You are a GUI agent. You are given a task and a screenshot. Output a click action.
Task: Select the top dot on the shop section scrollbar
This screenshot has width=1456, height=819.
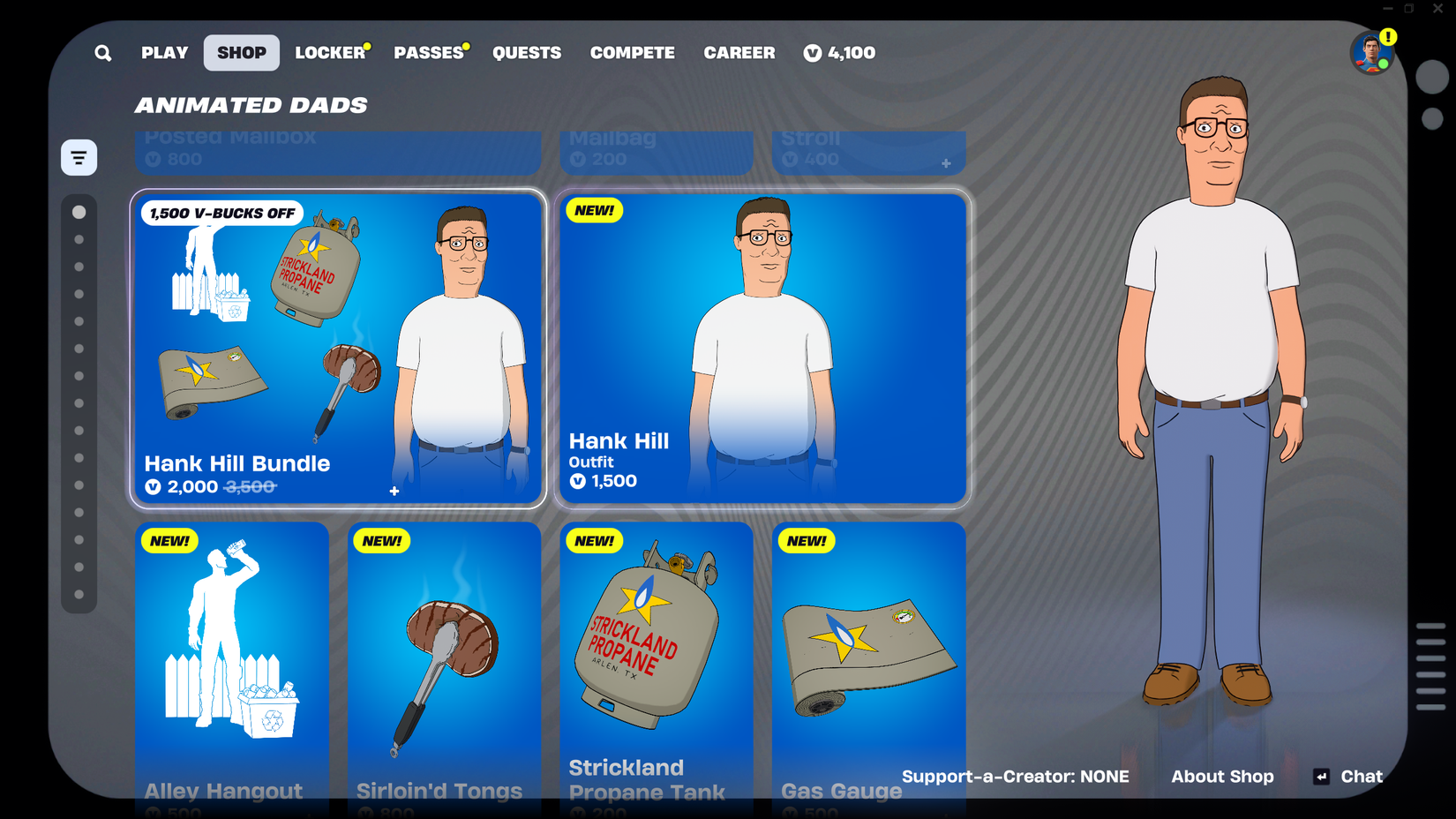79,212
